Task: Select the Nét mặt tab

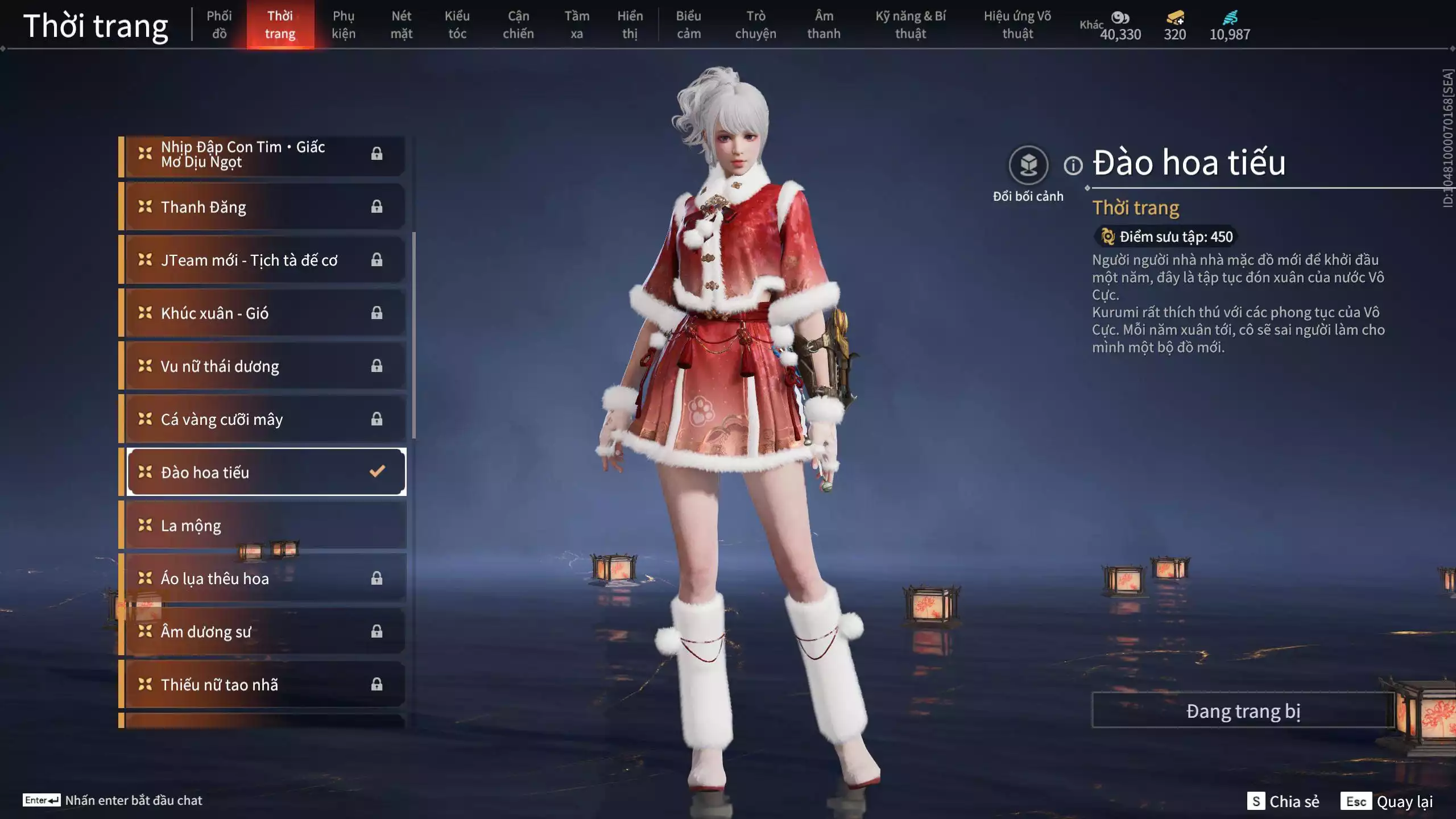Action: [x=401, y=24]
